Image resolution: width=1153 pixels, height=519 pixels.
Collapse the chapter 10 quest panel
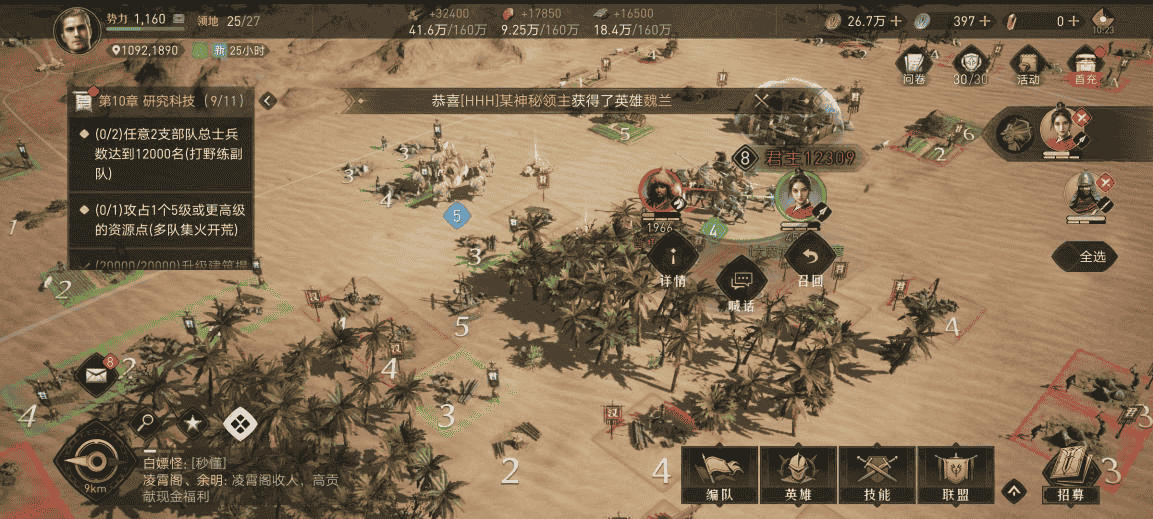[x=267, y=101]
